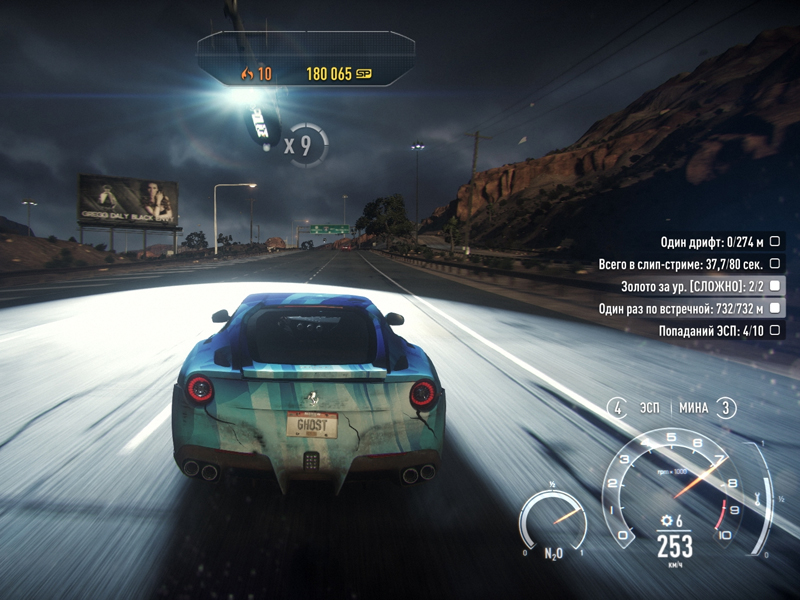800x600 pixels.
Task: Activate the МИНА pursuit tech slot
Action: (726, 407)
